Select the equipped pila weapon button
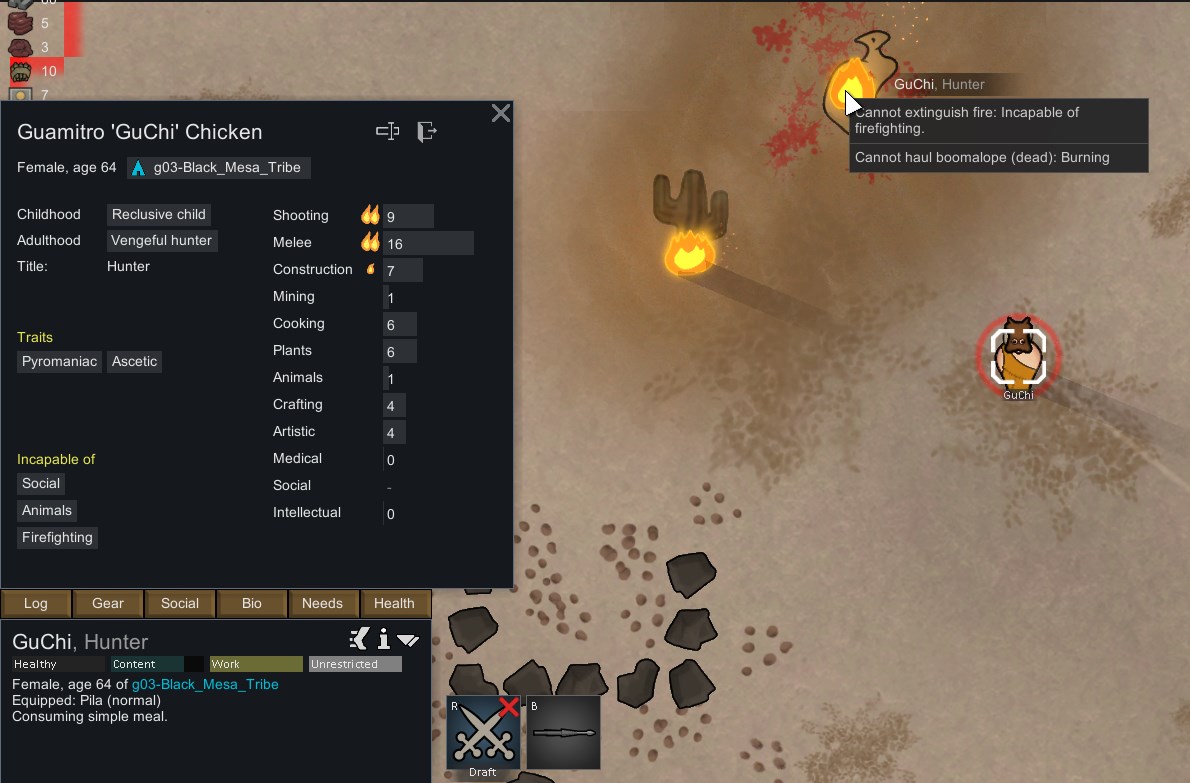The height and width of the screenshot is (783, 1190). [x=563, y=733]
